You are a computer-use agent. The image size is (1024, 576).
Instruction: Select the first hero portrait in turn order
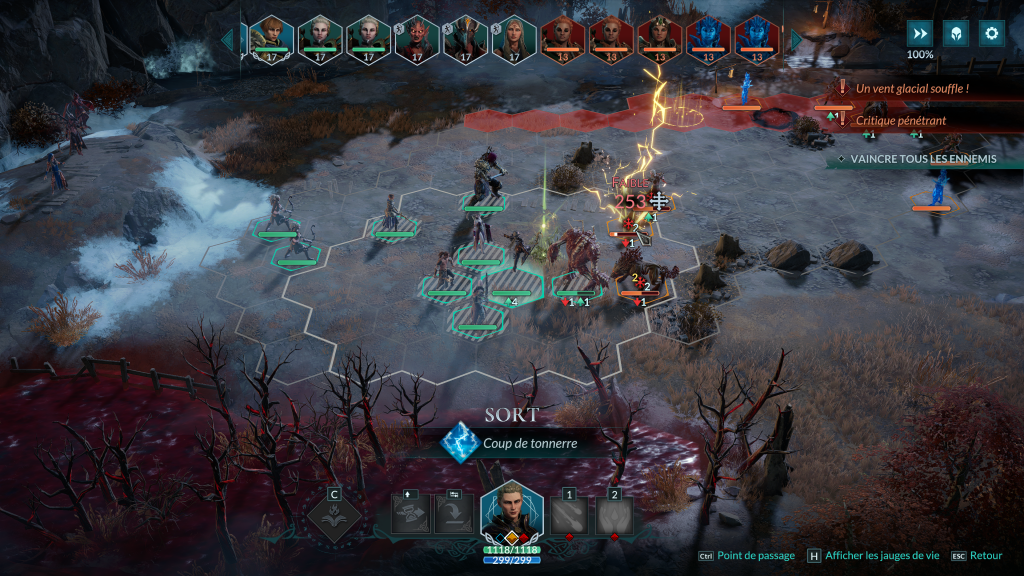click(x=270, y=38)
